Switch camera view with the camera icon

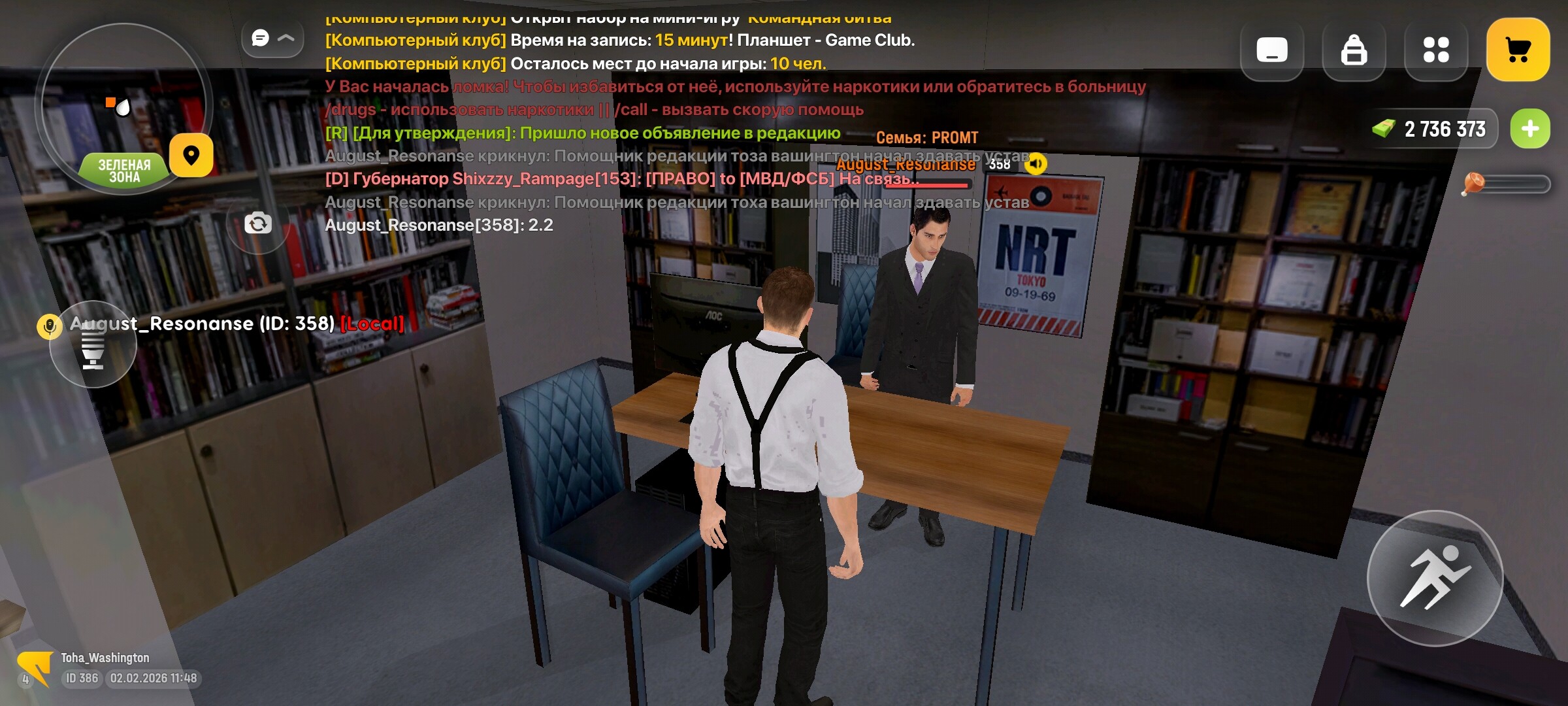[x=258, y=224]
